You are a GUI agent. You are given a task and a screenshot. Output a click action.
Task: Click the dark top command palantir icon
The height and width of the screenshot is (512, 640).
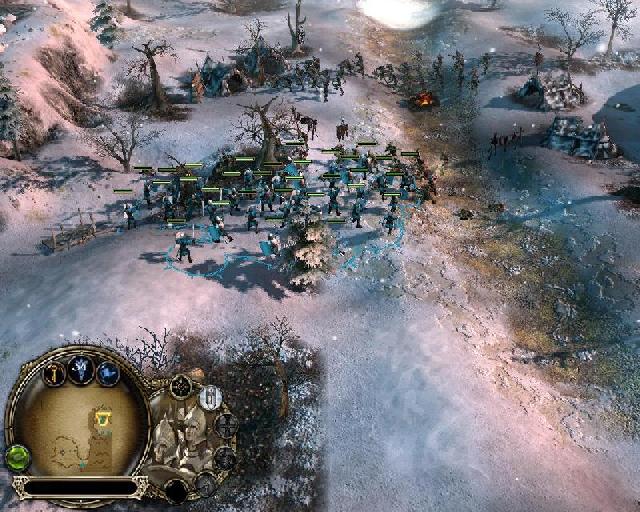181,386
